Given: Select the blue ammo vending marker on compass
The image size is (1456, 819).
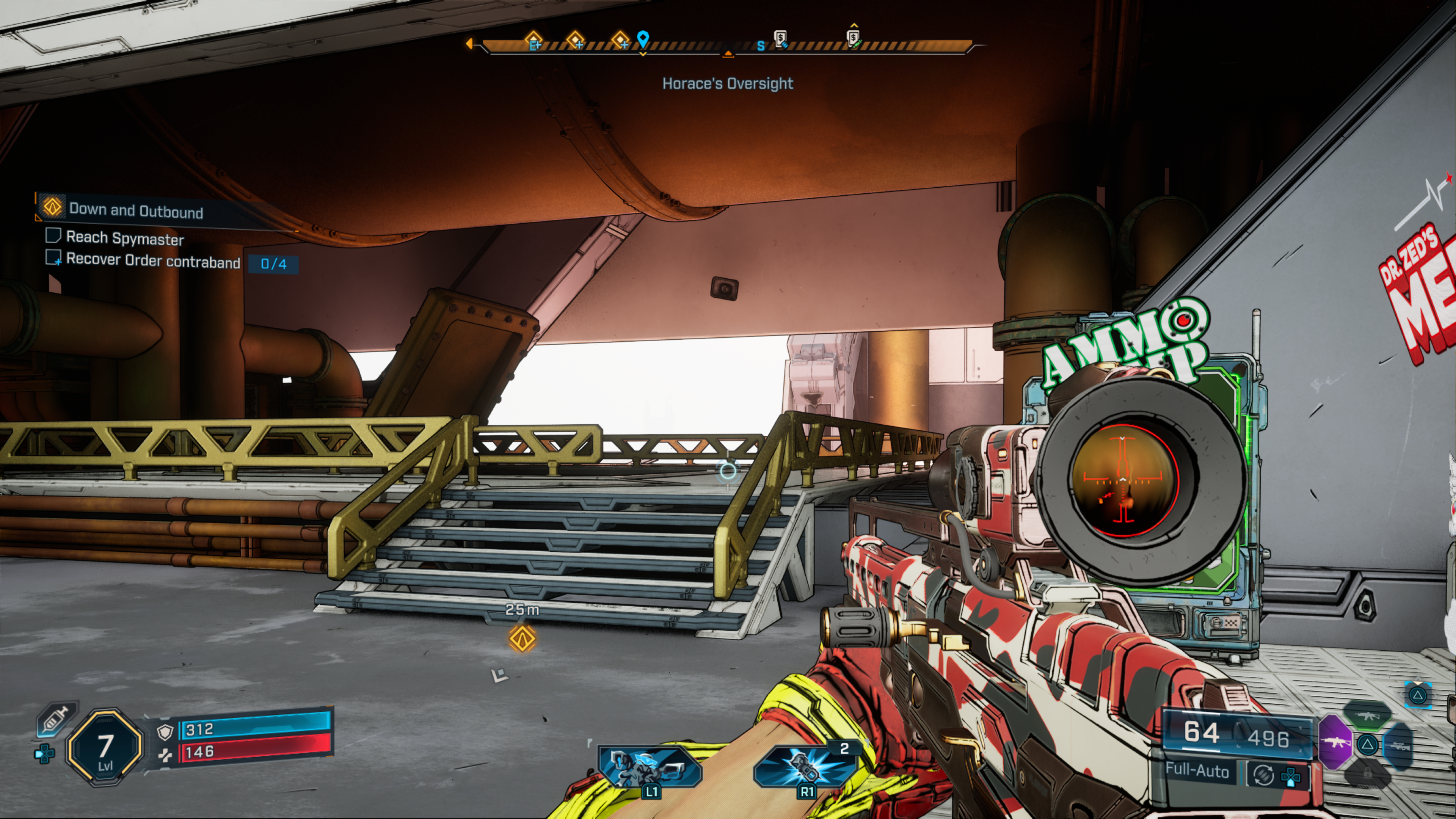Looking at the screenshot, I should [781, 39].
